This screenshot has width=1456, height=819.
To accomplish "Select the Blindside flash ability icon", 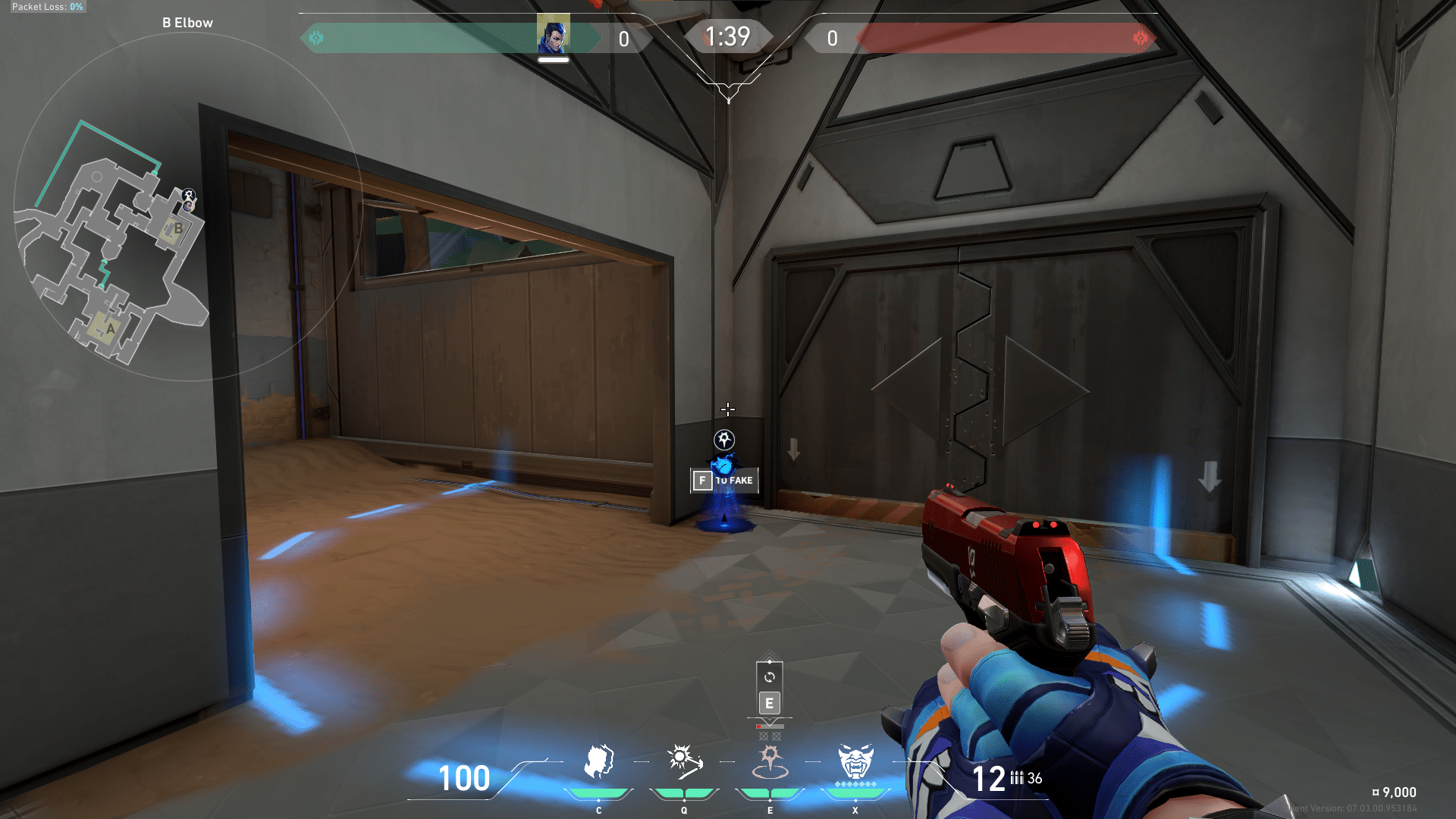I will pos(684,761).
